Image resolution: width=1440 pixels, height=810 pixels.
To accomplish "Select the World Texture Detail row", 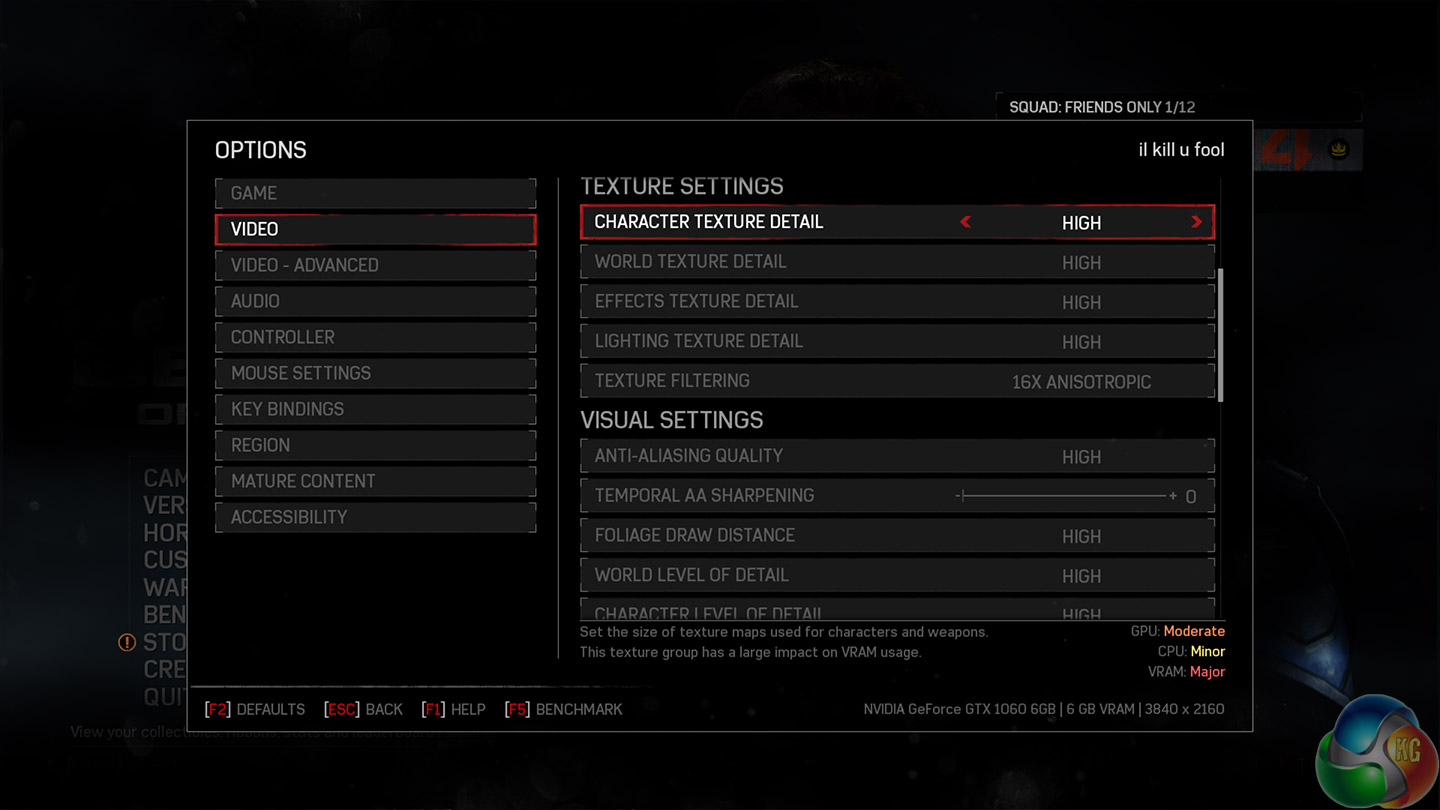I will (x=897, y=262).
